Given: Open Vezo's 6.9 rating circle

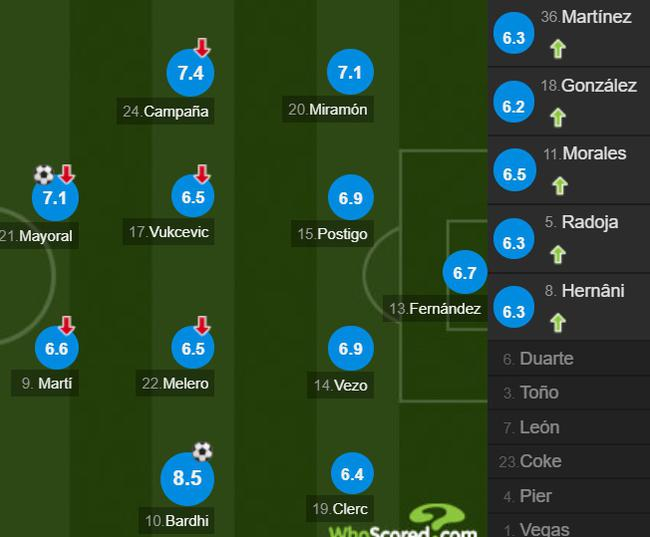Looking at the screenshot, I should [x=350, y=349].
